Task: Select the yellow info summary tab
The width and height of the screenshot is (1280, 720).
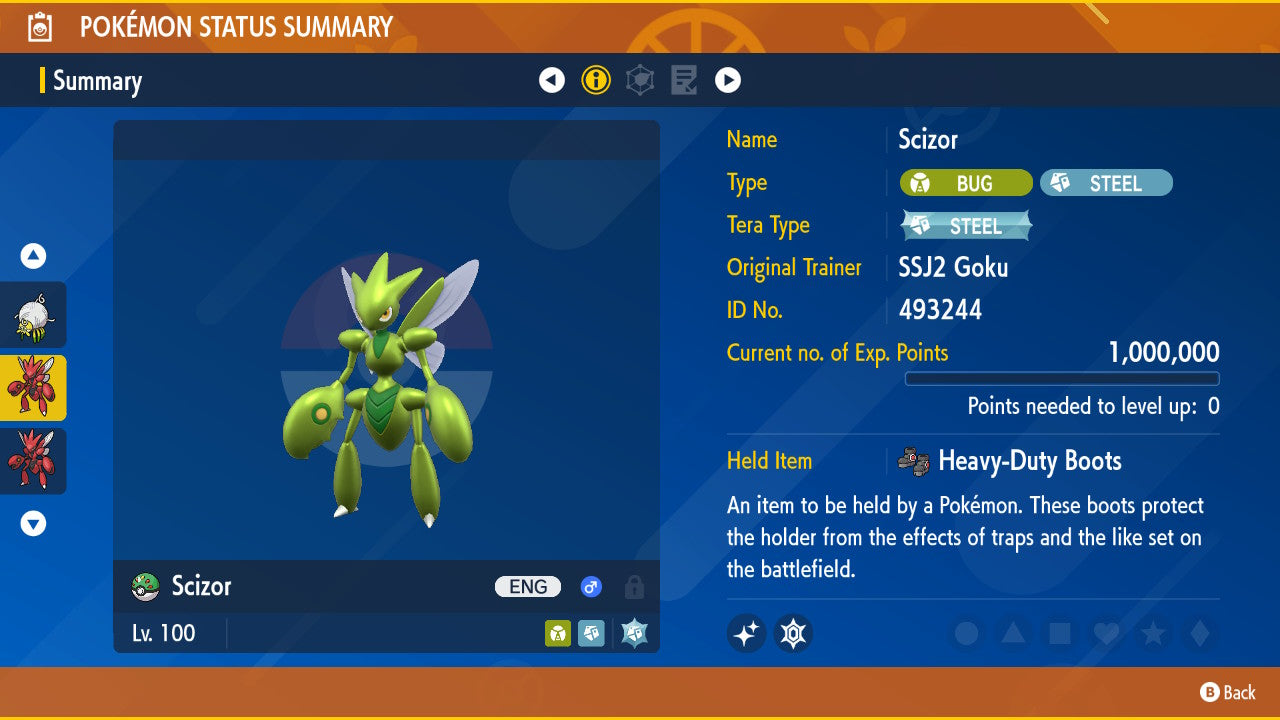Action: coord(596,80)
